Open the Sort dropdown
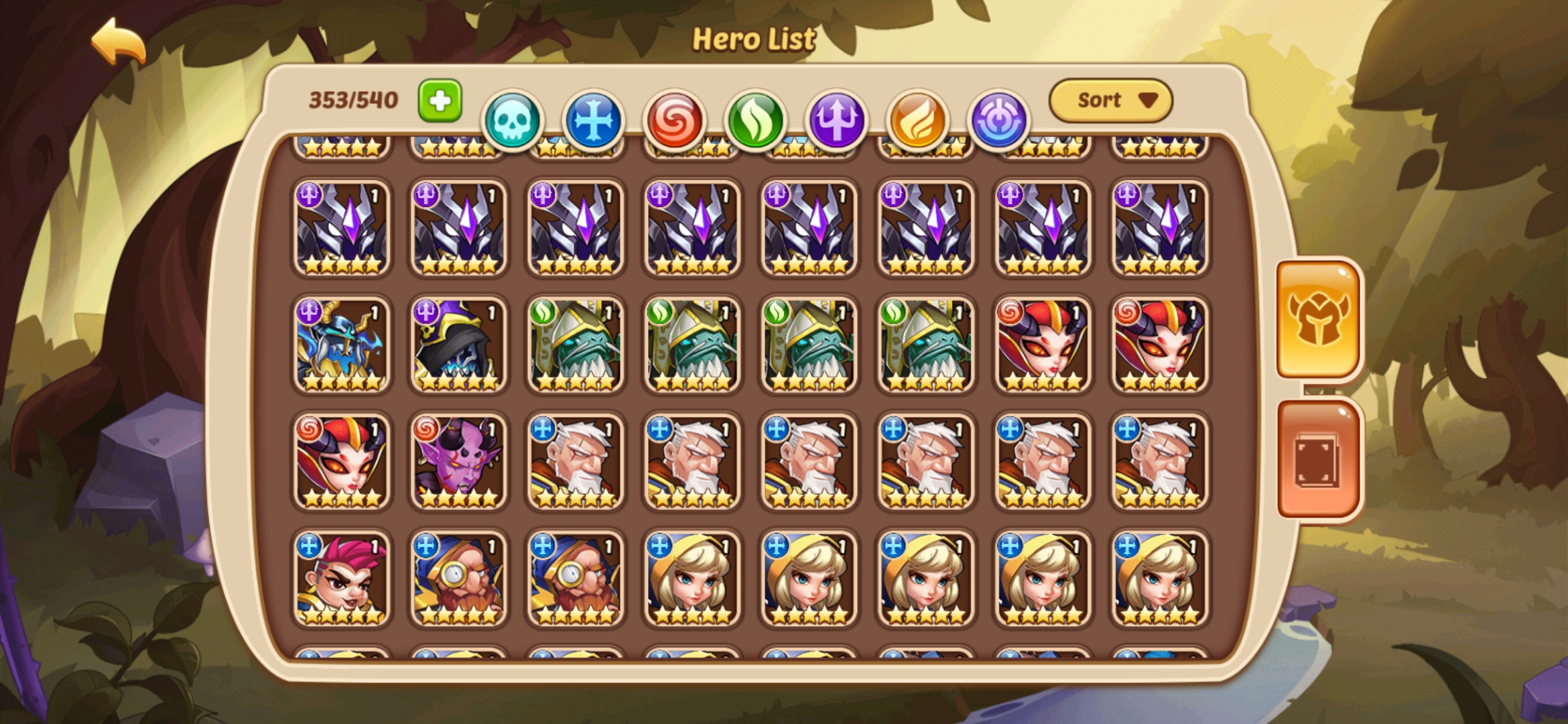This screenshot has width=1568, height=724. 1112,99
